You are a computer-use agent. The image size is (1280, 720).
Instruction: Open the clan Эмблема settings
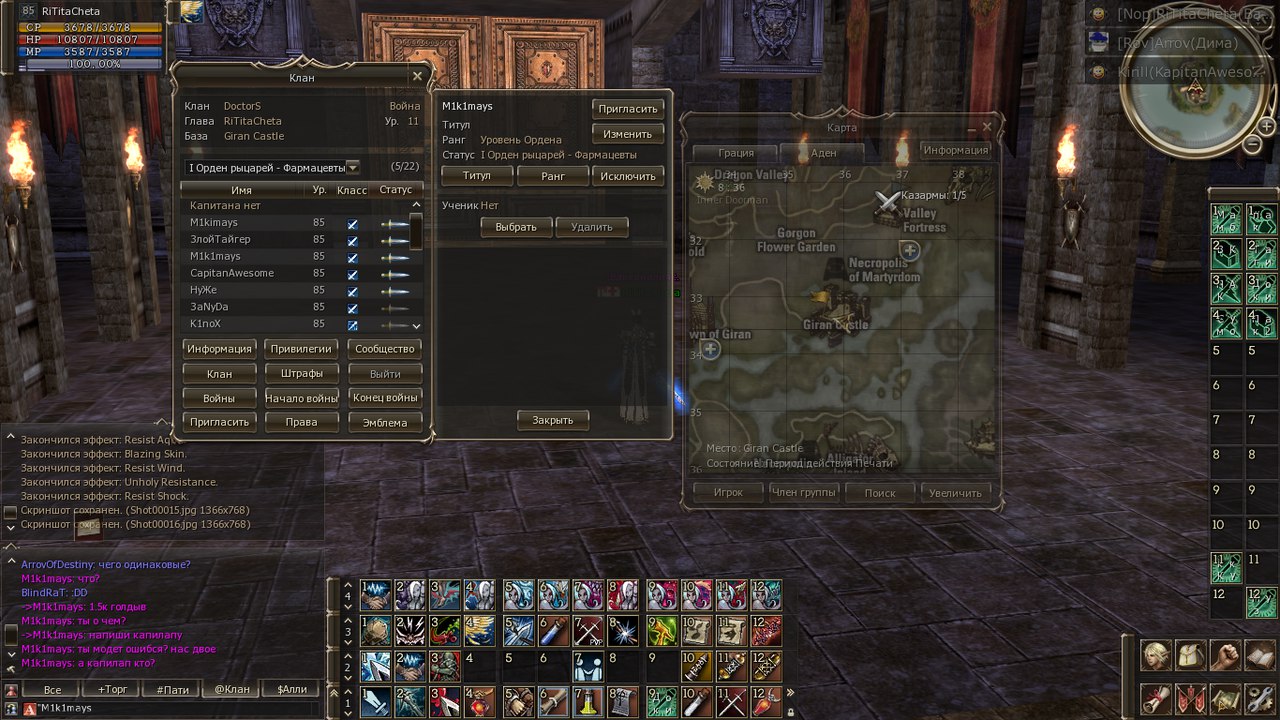click(x=385, y=422)
